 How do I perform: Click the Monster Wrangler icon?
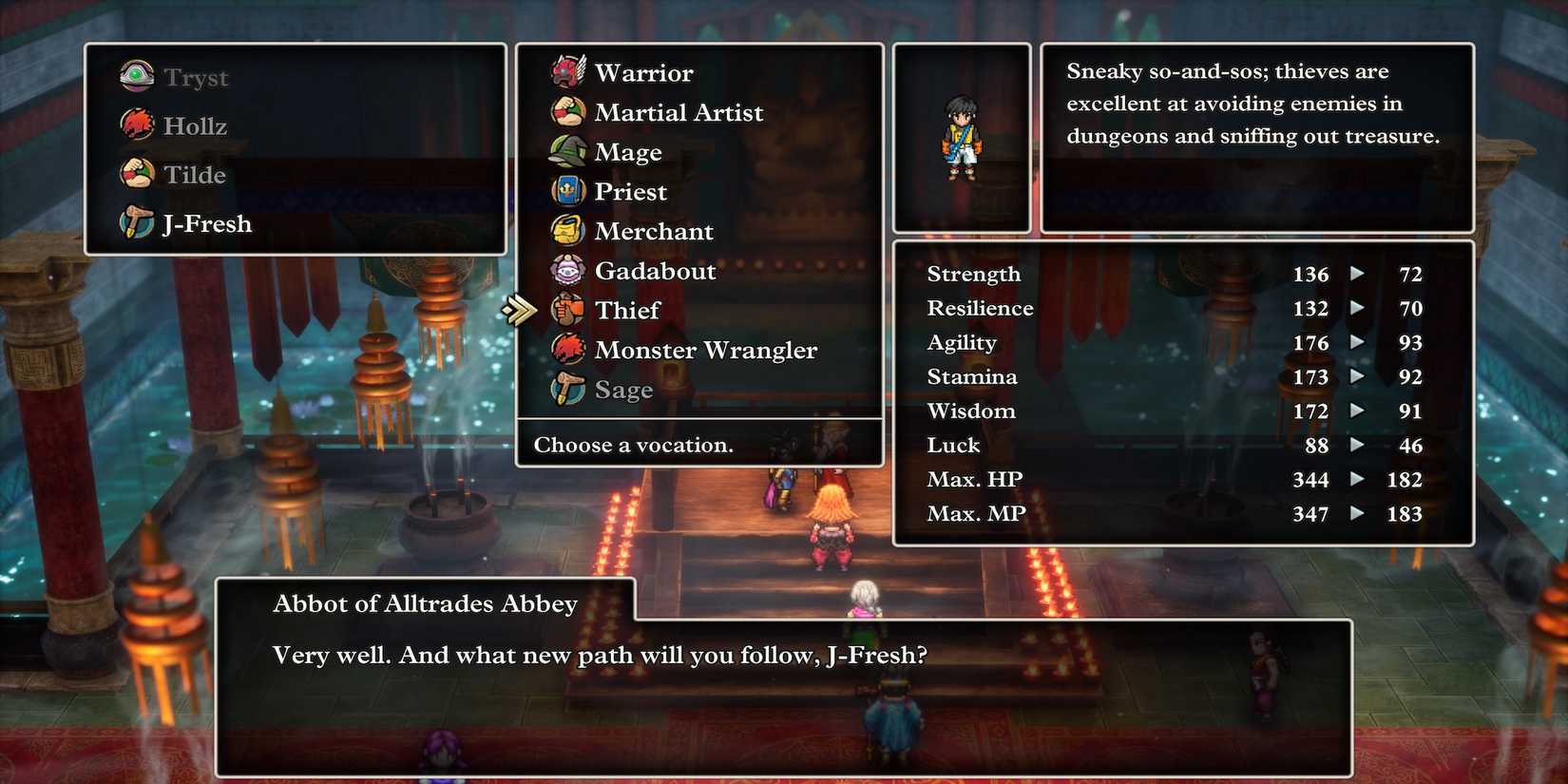coord(567,350)
